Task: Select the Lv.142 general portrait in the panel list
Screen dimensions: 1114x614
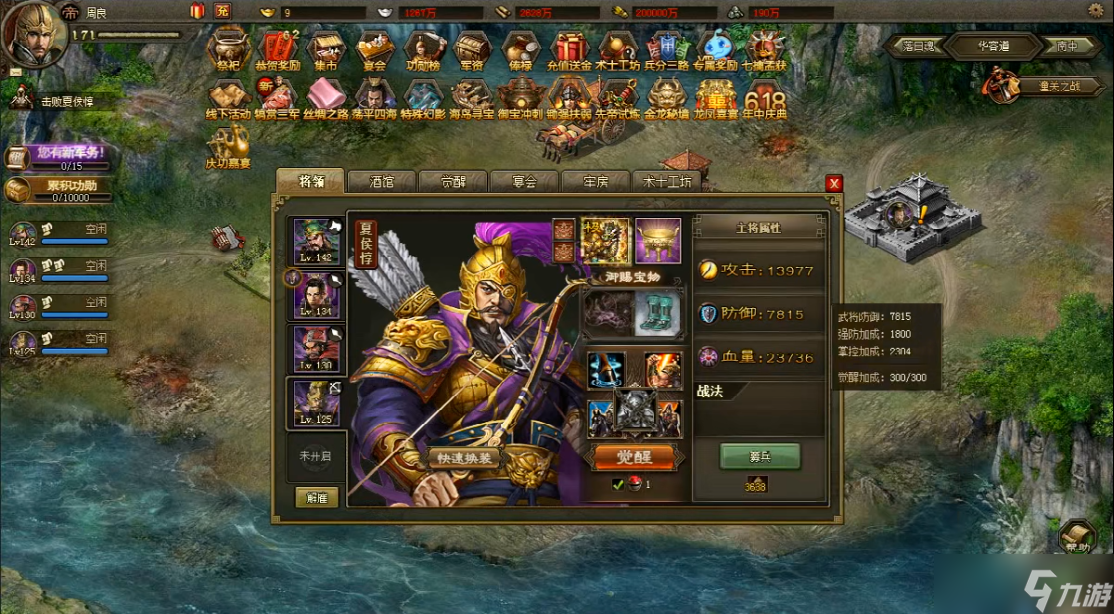Action: tap(316, 242)
